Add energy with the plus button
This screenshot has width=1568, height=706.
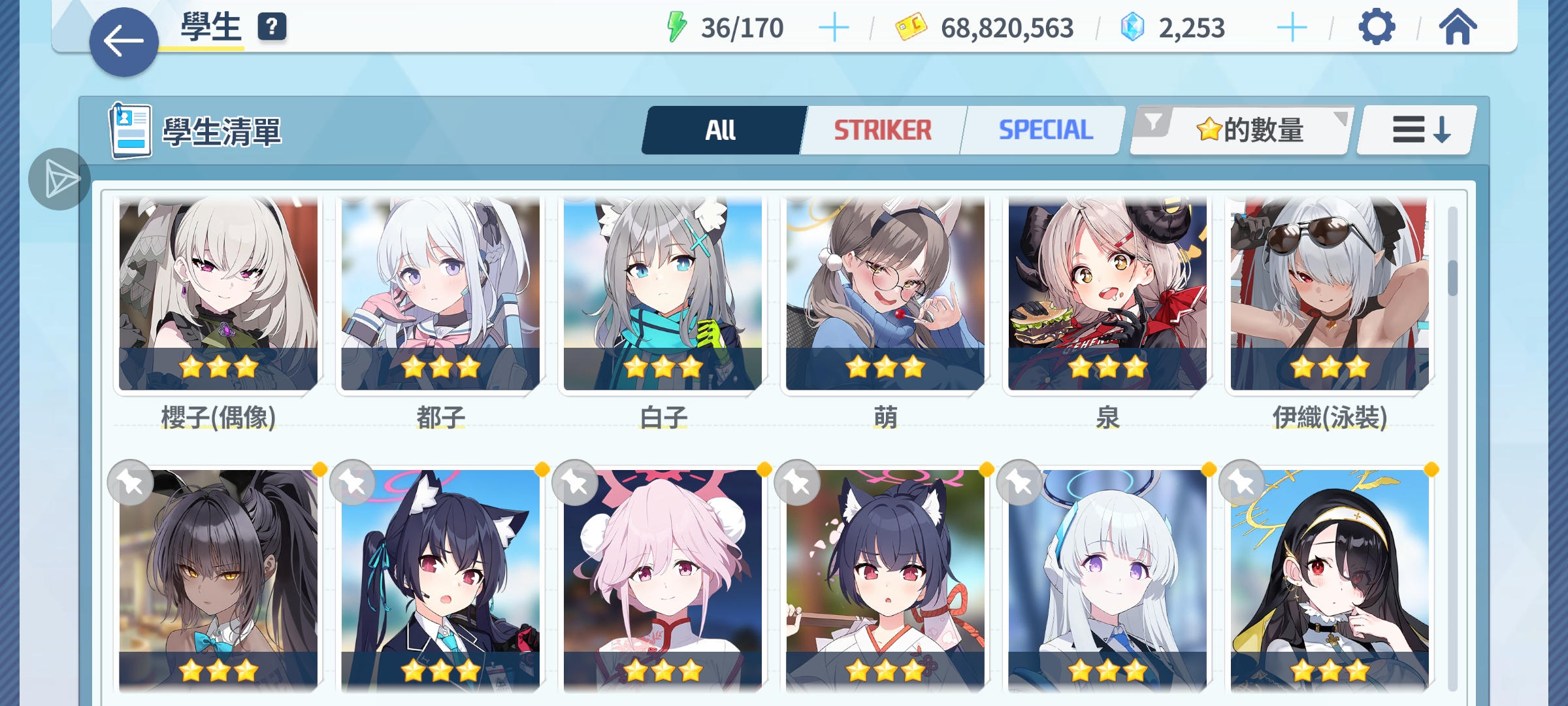(x=834, y=28)
